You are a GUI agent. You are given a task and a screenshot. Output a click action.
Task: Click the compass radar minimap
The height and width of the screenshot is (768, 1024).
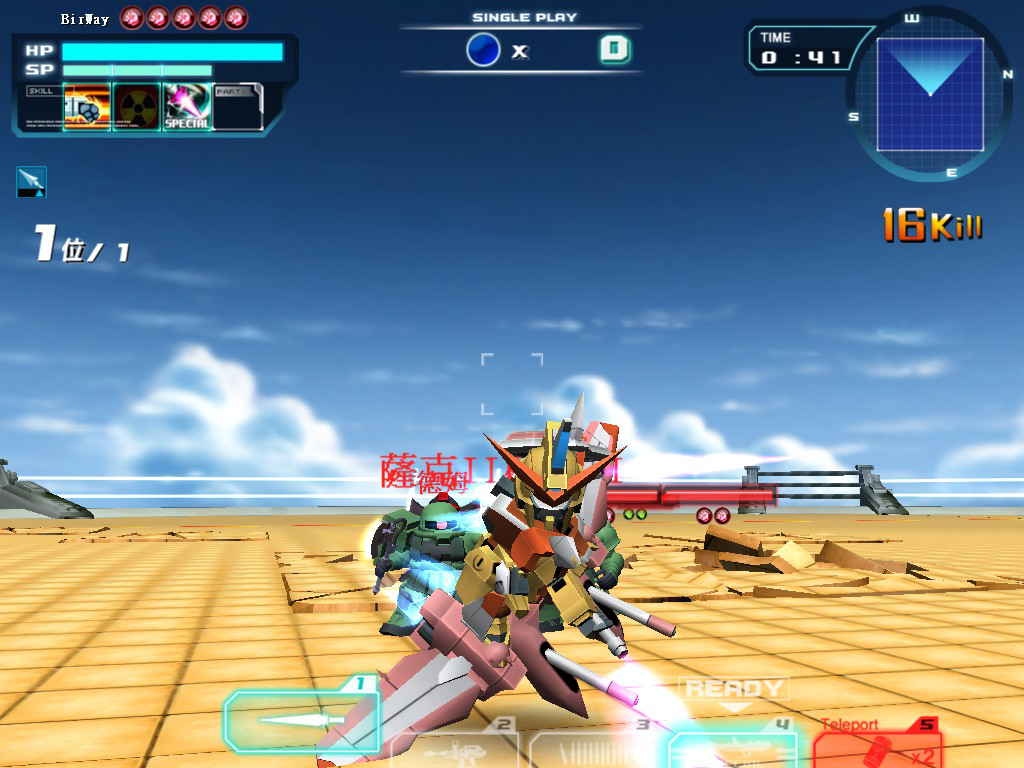[x=930, y=95]
